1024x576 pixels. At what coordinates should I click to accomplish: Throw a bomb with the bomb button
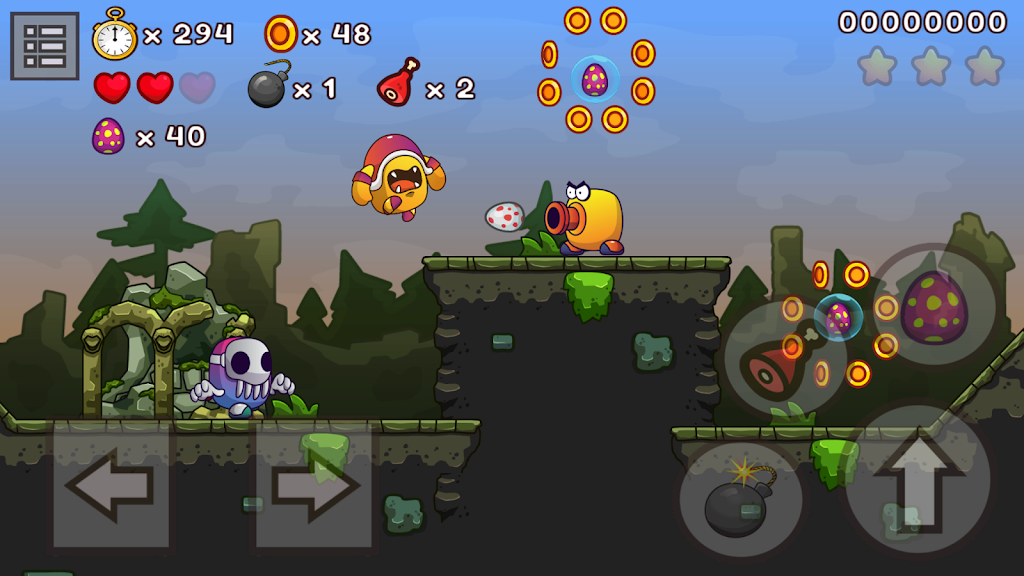pyautogui.click(x=741, y=500)
